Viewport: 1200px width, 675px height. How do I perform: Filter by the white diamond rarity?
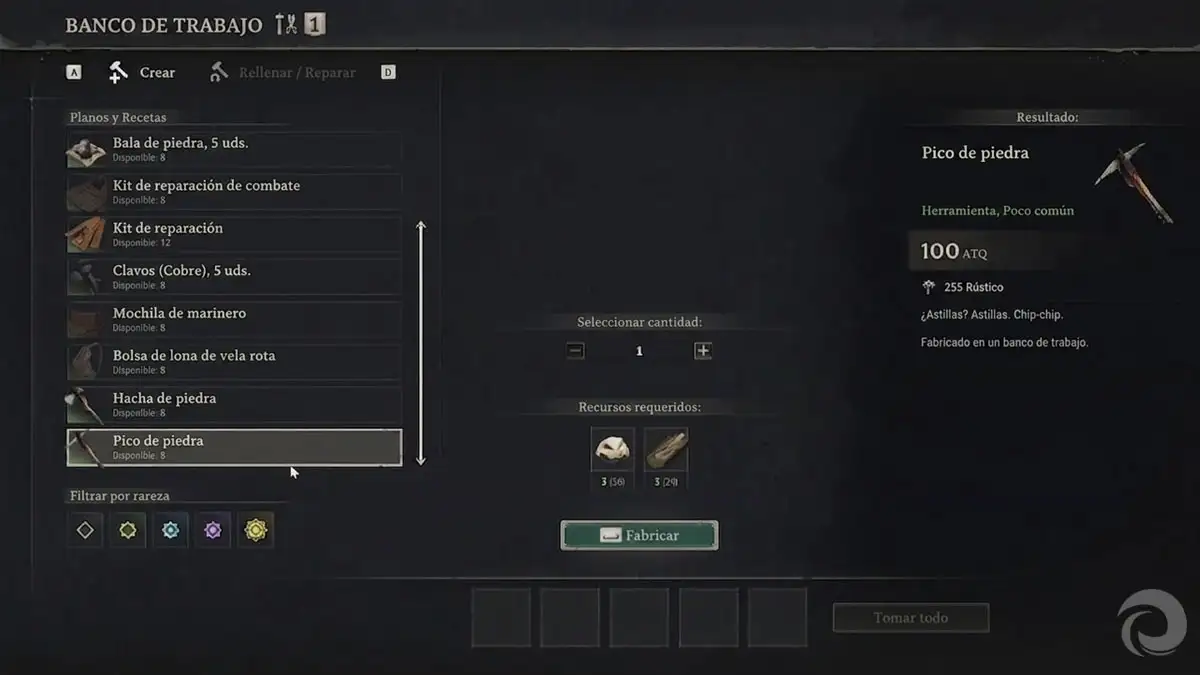pos(85,530)
